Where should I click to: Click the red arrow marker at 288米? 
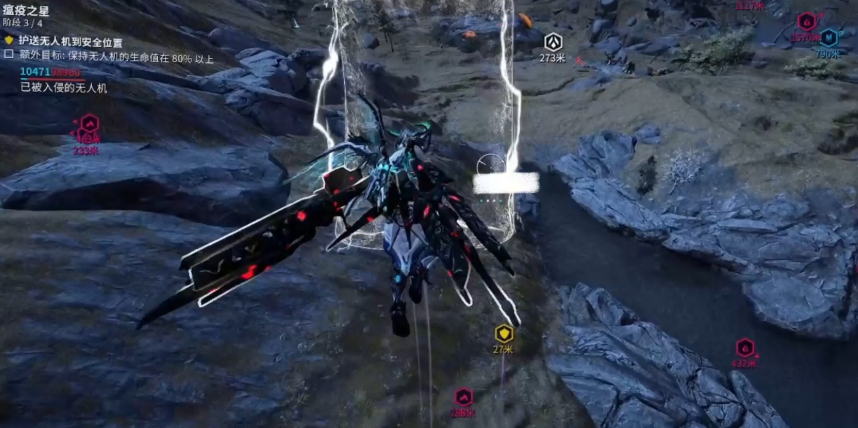[463, 397]
